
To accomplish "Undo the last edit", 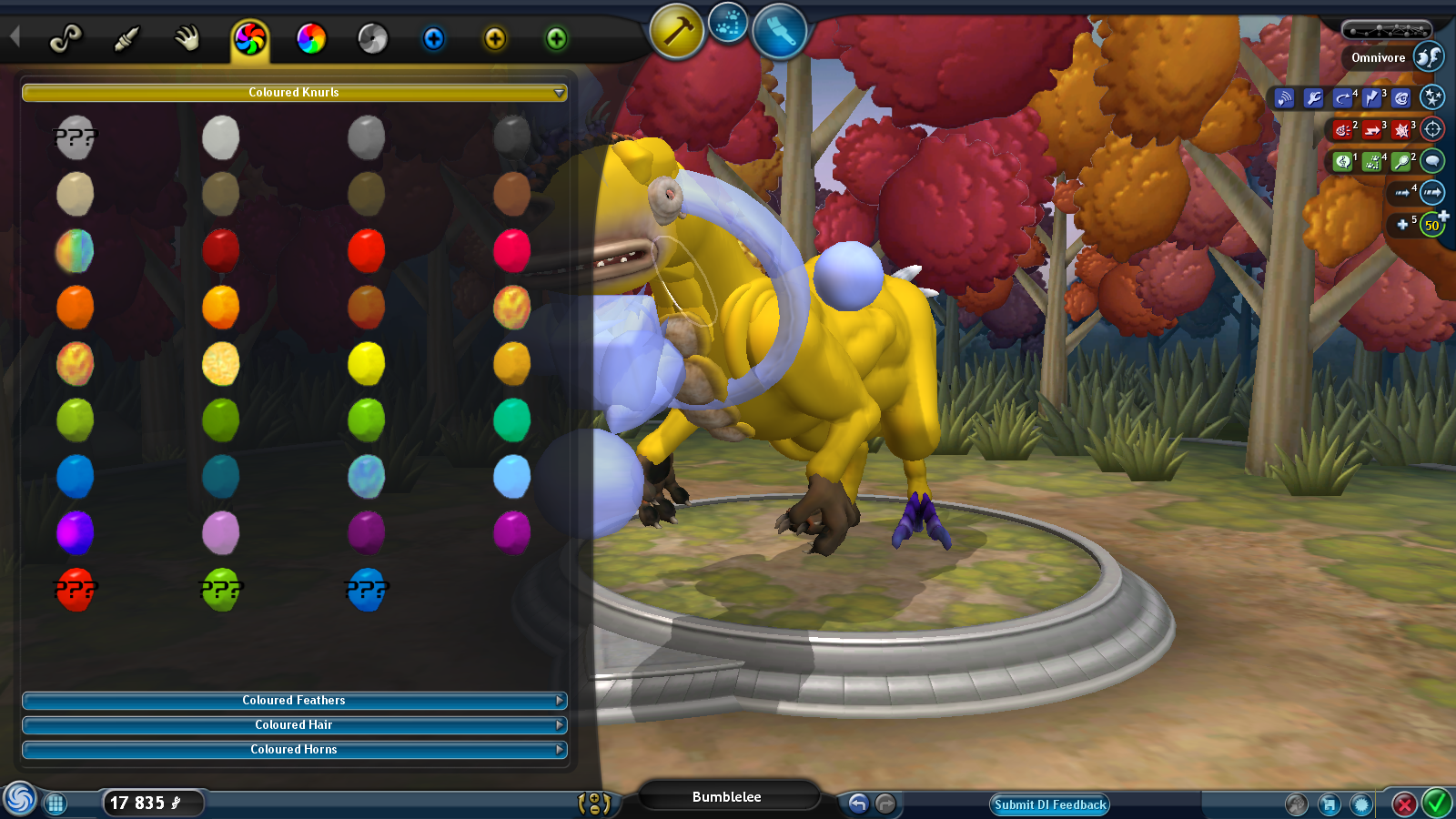I will click(x=858, y=804).
